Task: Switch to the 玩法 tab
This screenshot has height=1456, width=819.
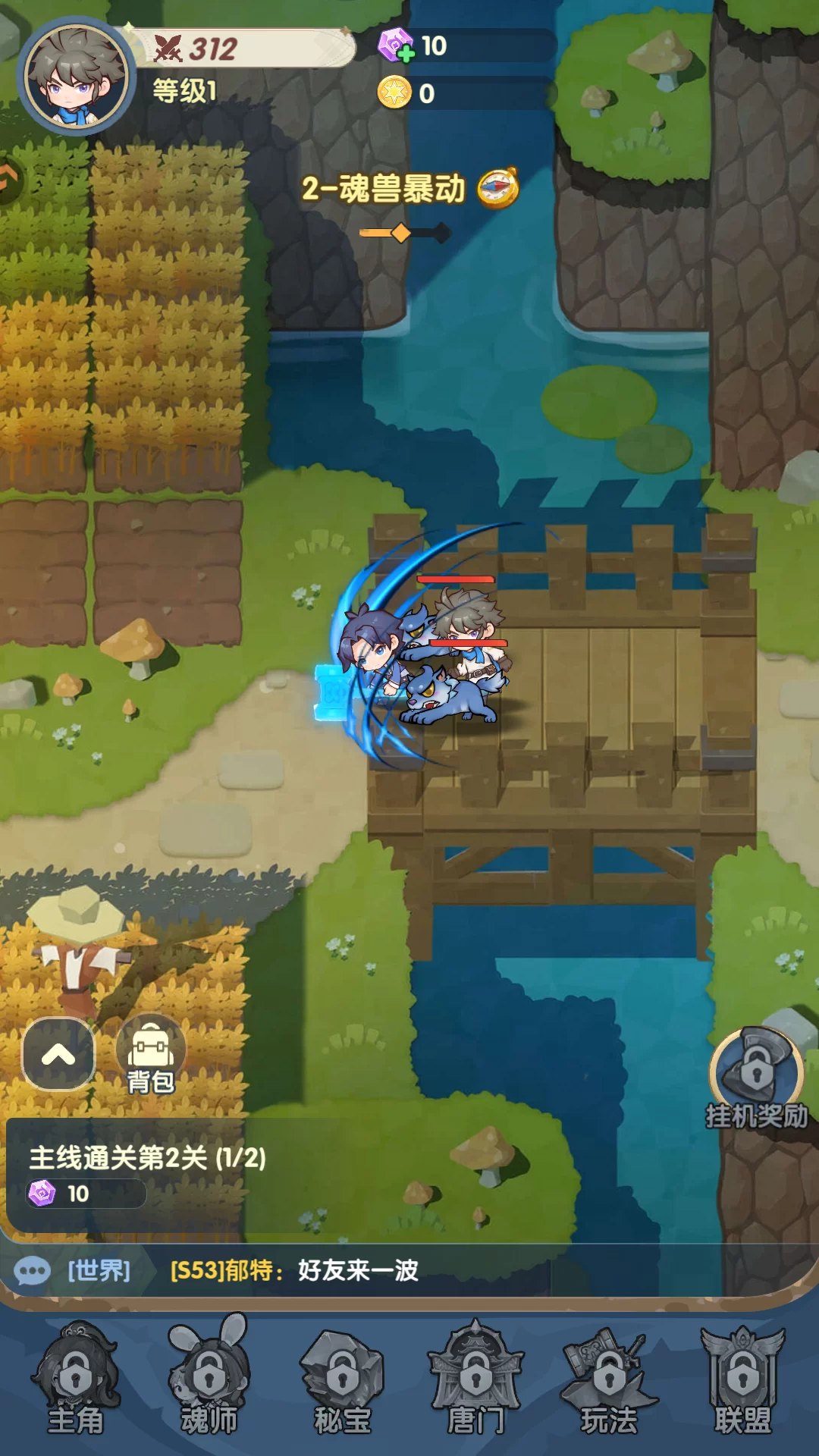Action: click(610, 1380)
